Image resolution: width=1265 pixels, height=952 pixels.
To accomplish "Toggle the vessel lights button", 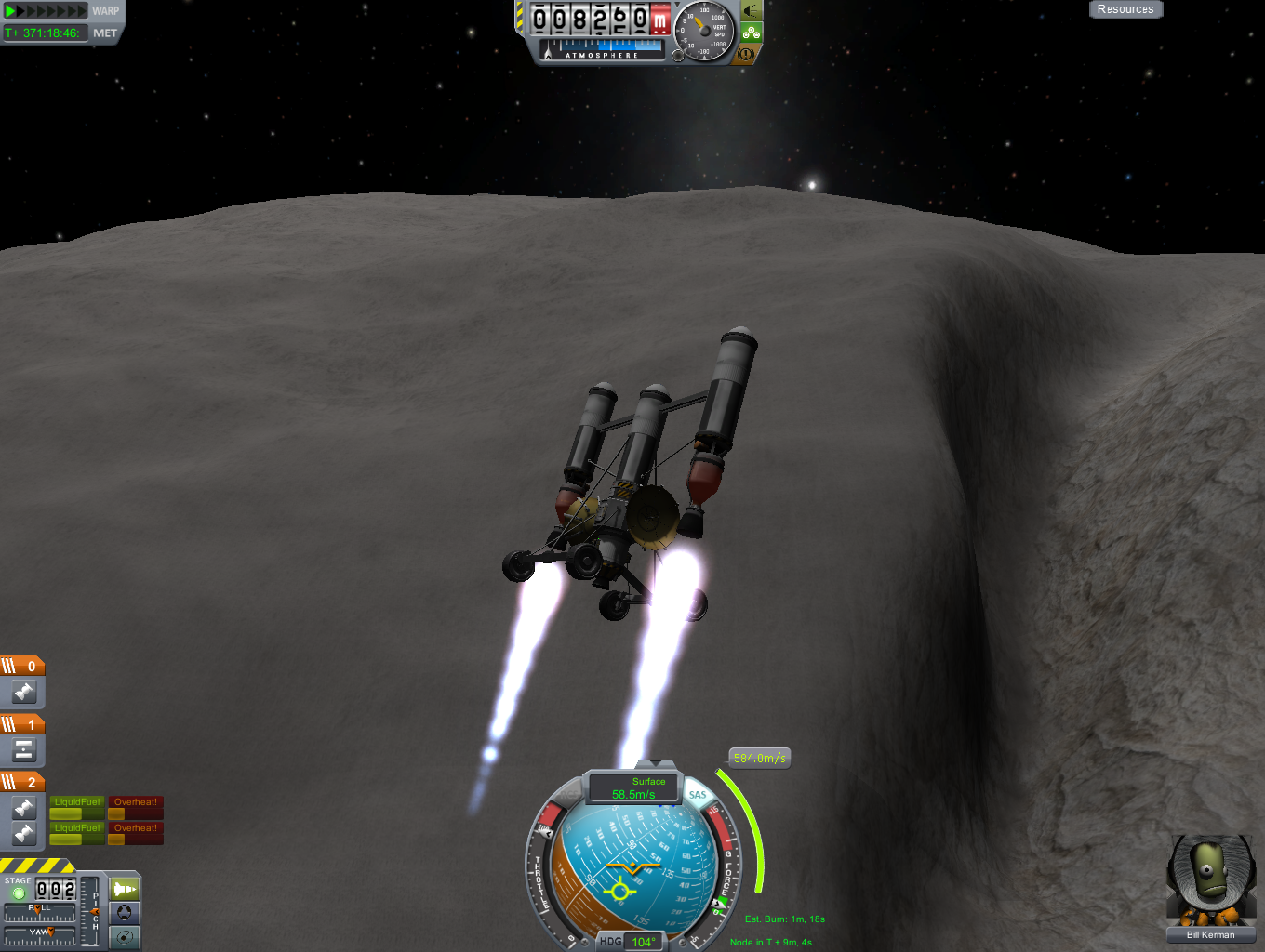I will pyautogui.click(x=752, y=11).
